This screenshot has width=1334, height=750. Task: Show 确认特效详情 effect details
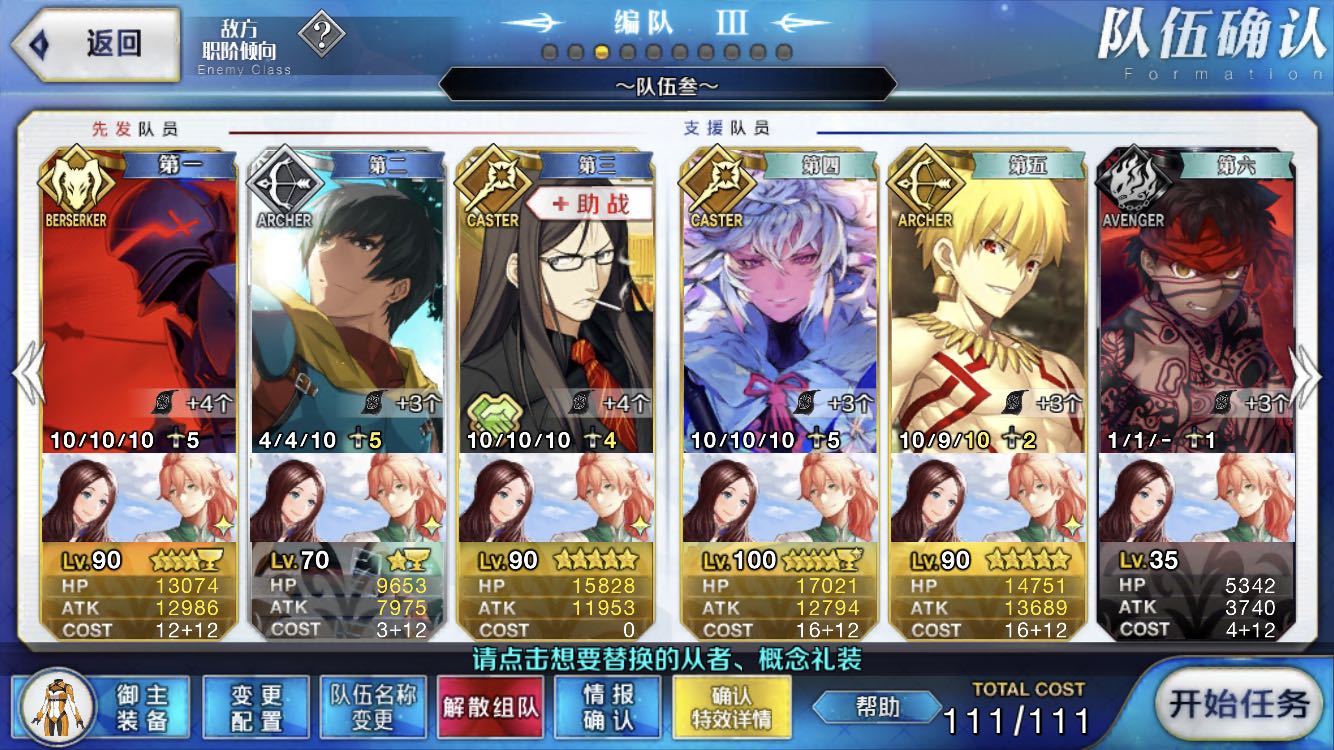[732, 707]
